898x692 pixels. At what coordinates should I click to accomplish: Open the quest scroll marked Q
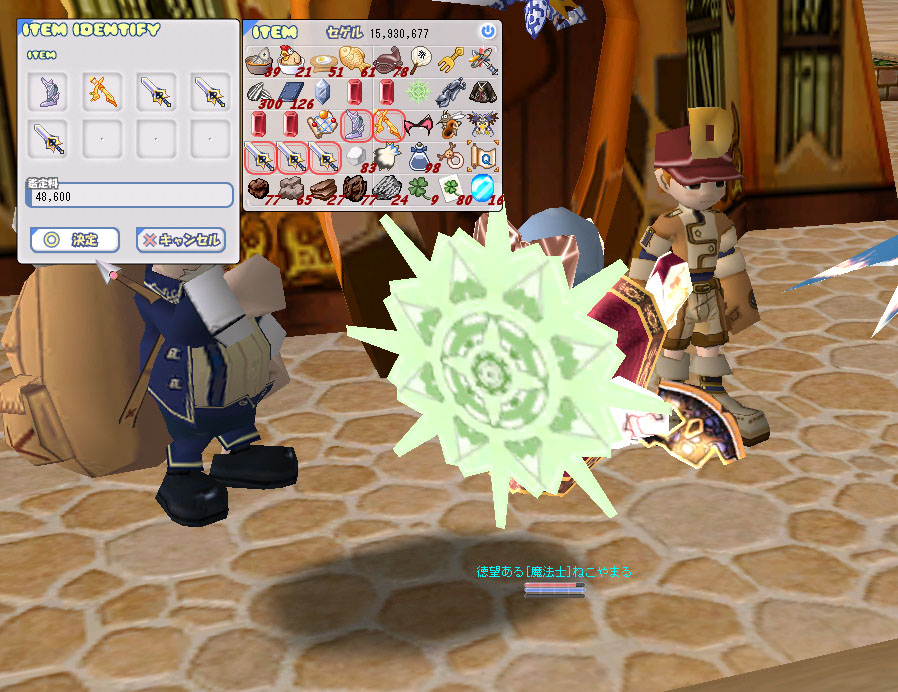(484, 157)
